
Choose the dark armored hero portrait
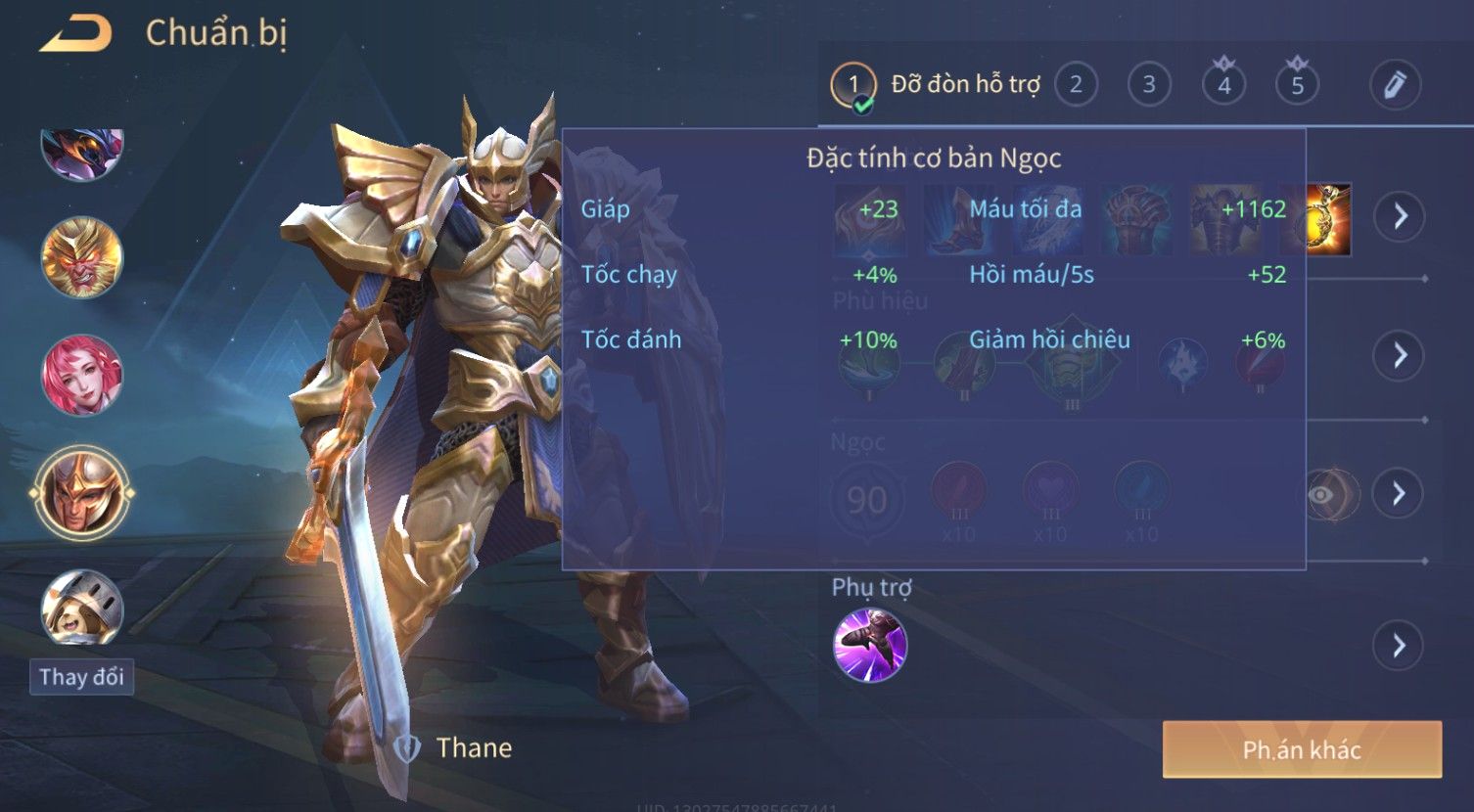81,152
